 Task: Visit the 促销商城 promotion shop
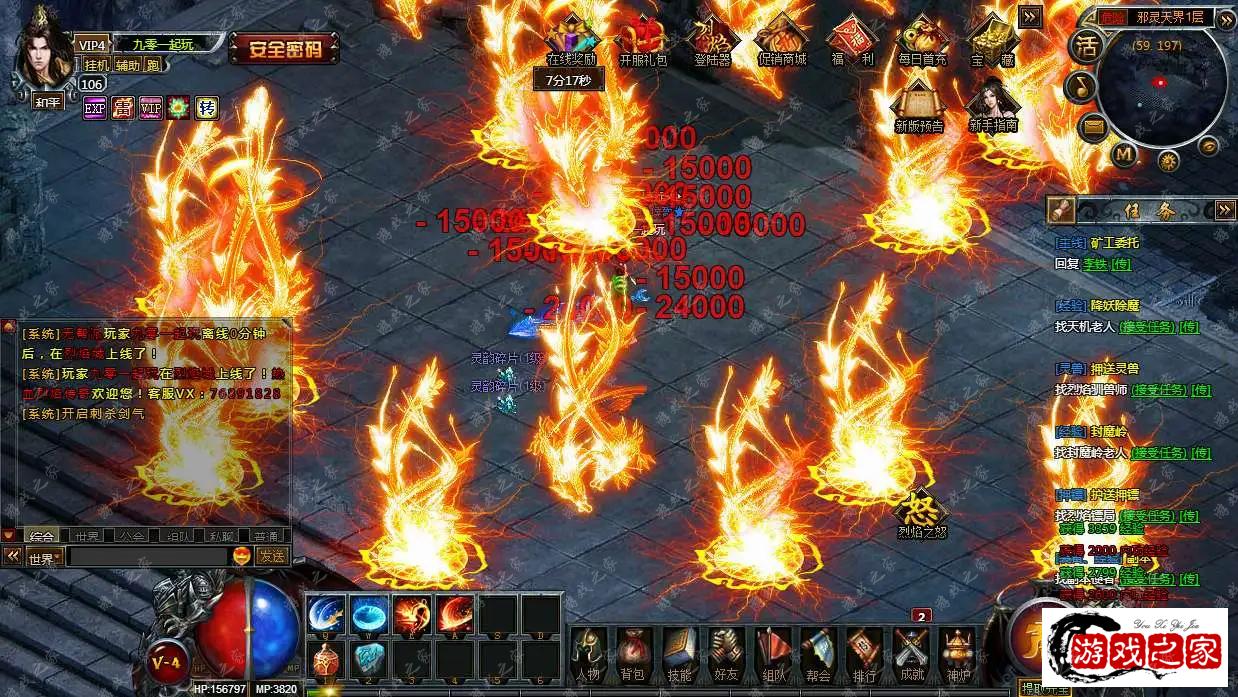781,38
